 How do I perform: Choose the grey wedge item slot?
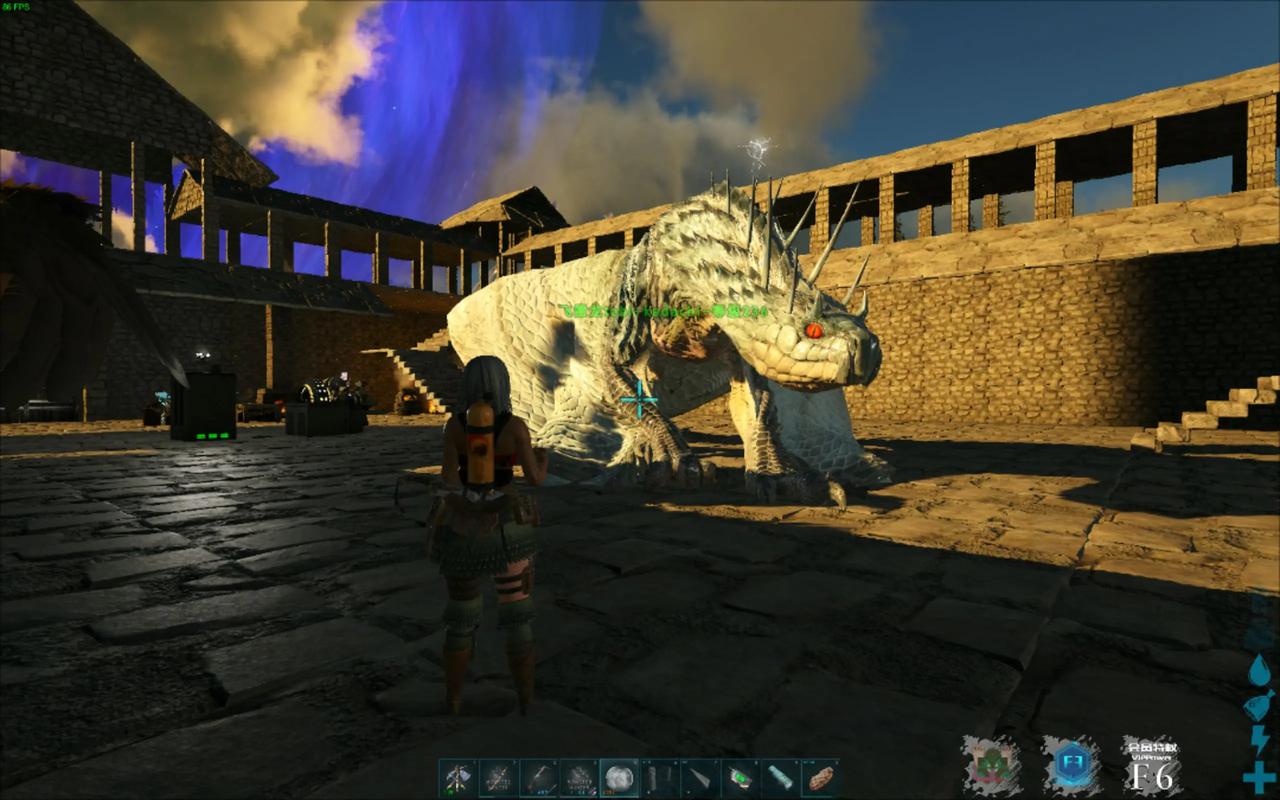click(x=699, y=778)
